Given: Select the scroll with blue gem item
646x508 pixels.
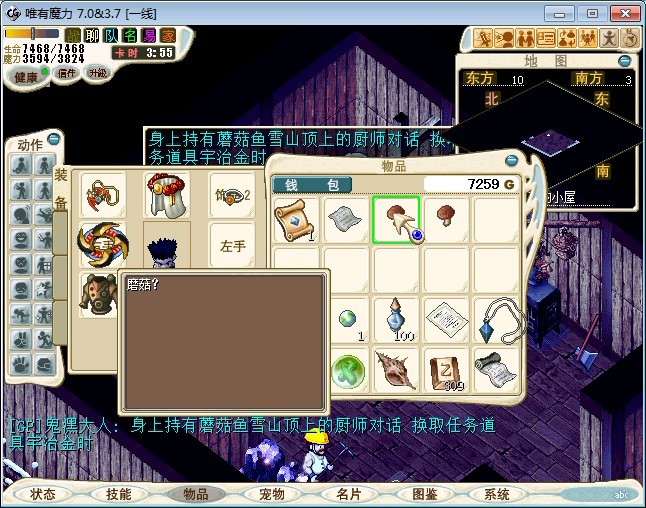Looking at the screenshot, I should click(x=296, y=219).
